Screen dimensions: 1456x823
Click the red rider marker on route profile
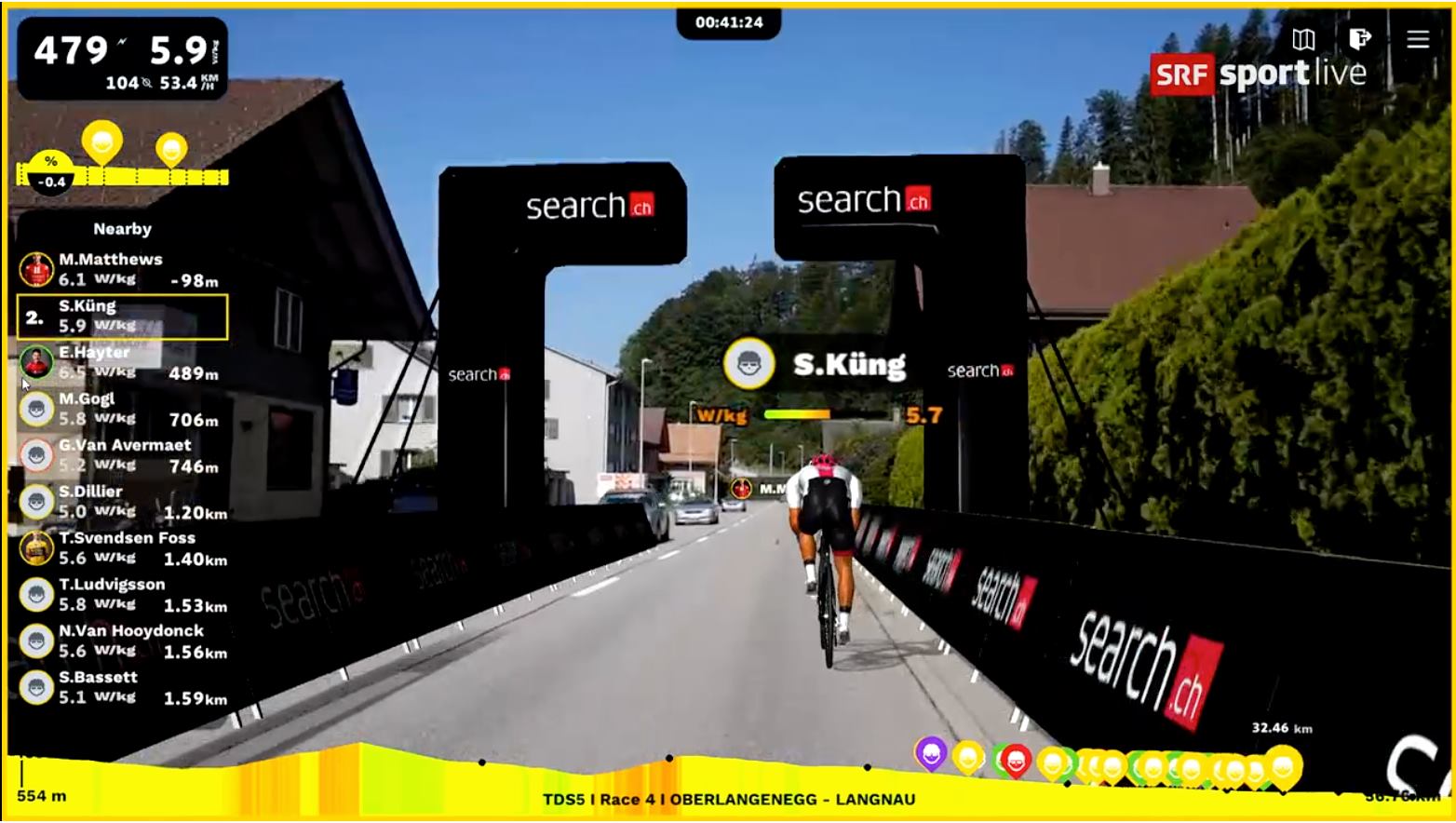click(x=1016, y=761)
